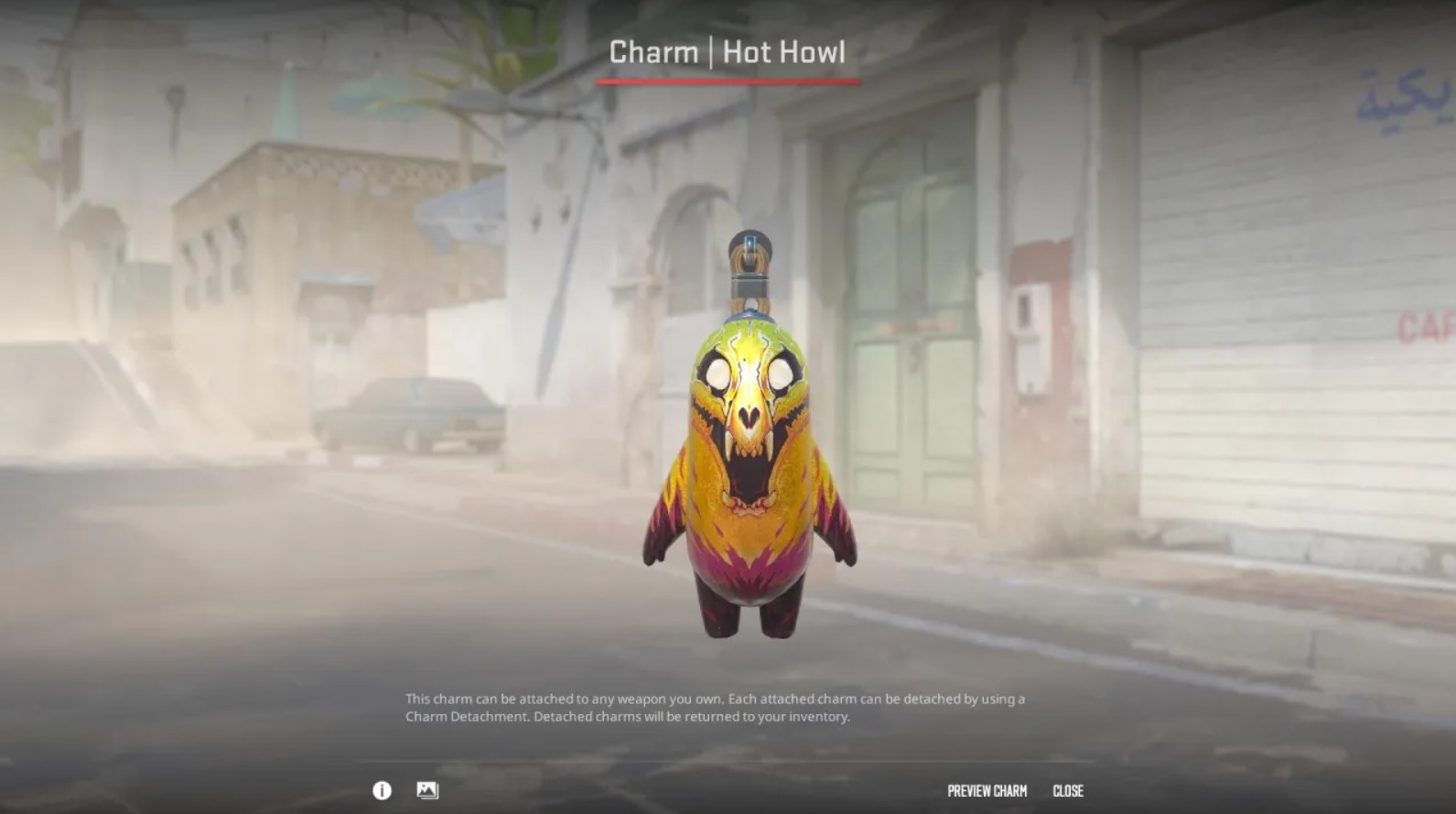Click the blue band on charm's head
Viewport: 1456px width, 814px height.
click(x=750, y=316)
